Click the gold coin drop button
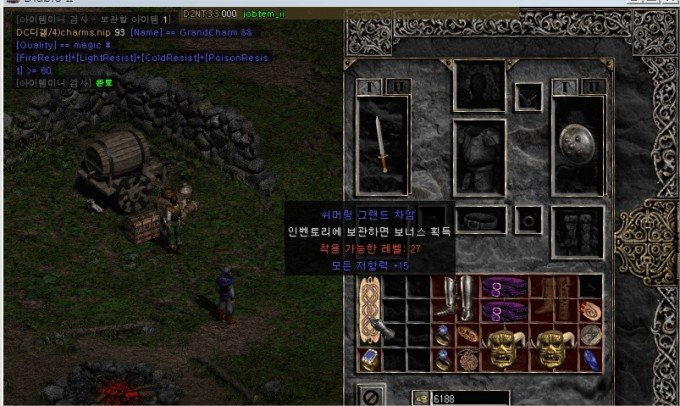The height and width of the screenshot is (406, 680). click(421, 398)
